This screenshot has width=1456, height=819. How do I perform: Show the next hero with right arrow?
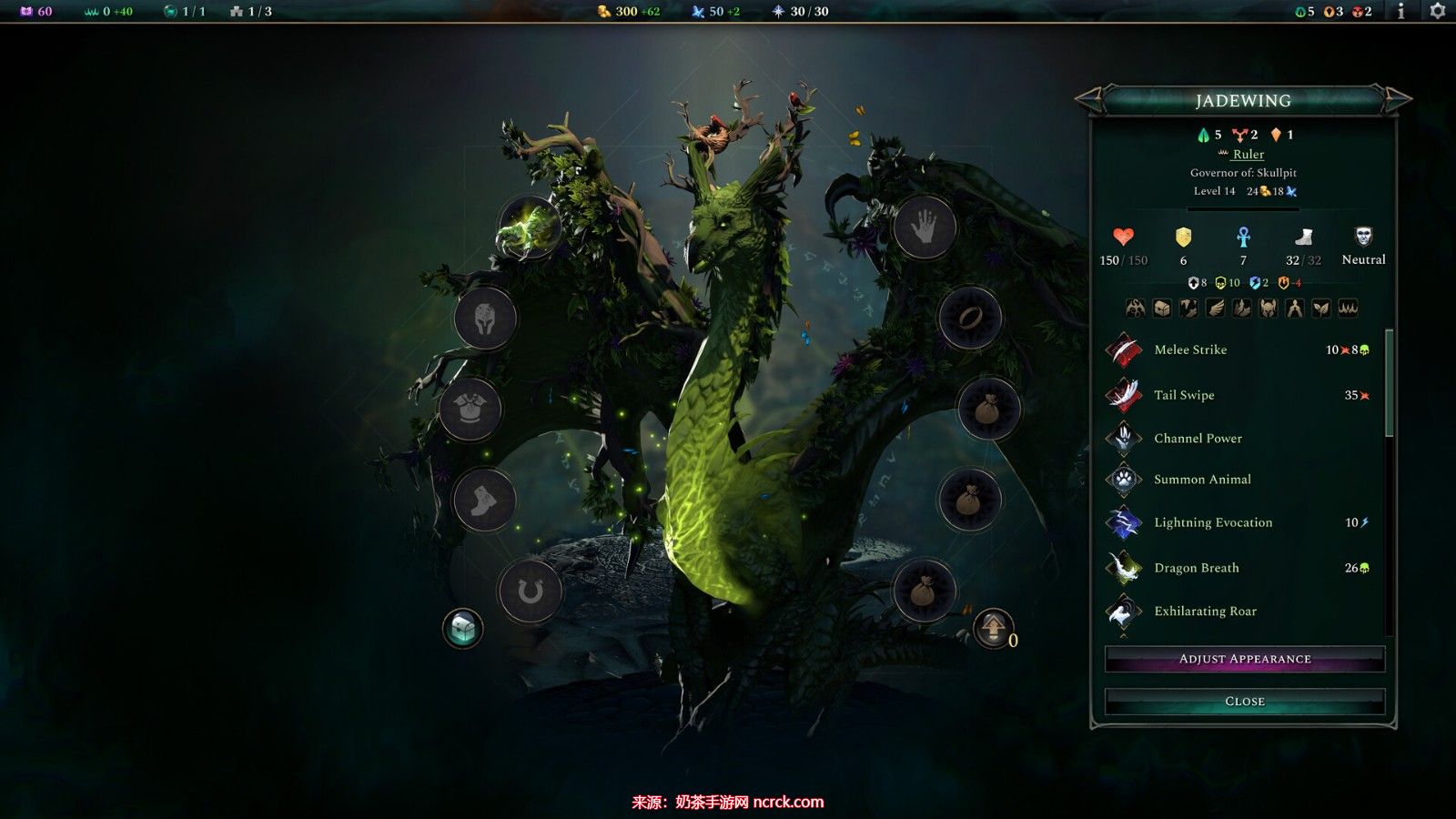point(1398,98)
